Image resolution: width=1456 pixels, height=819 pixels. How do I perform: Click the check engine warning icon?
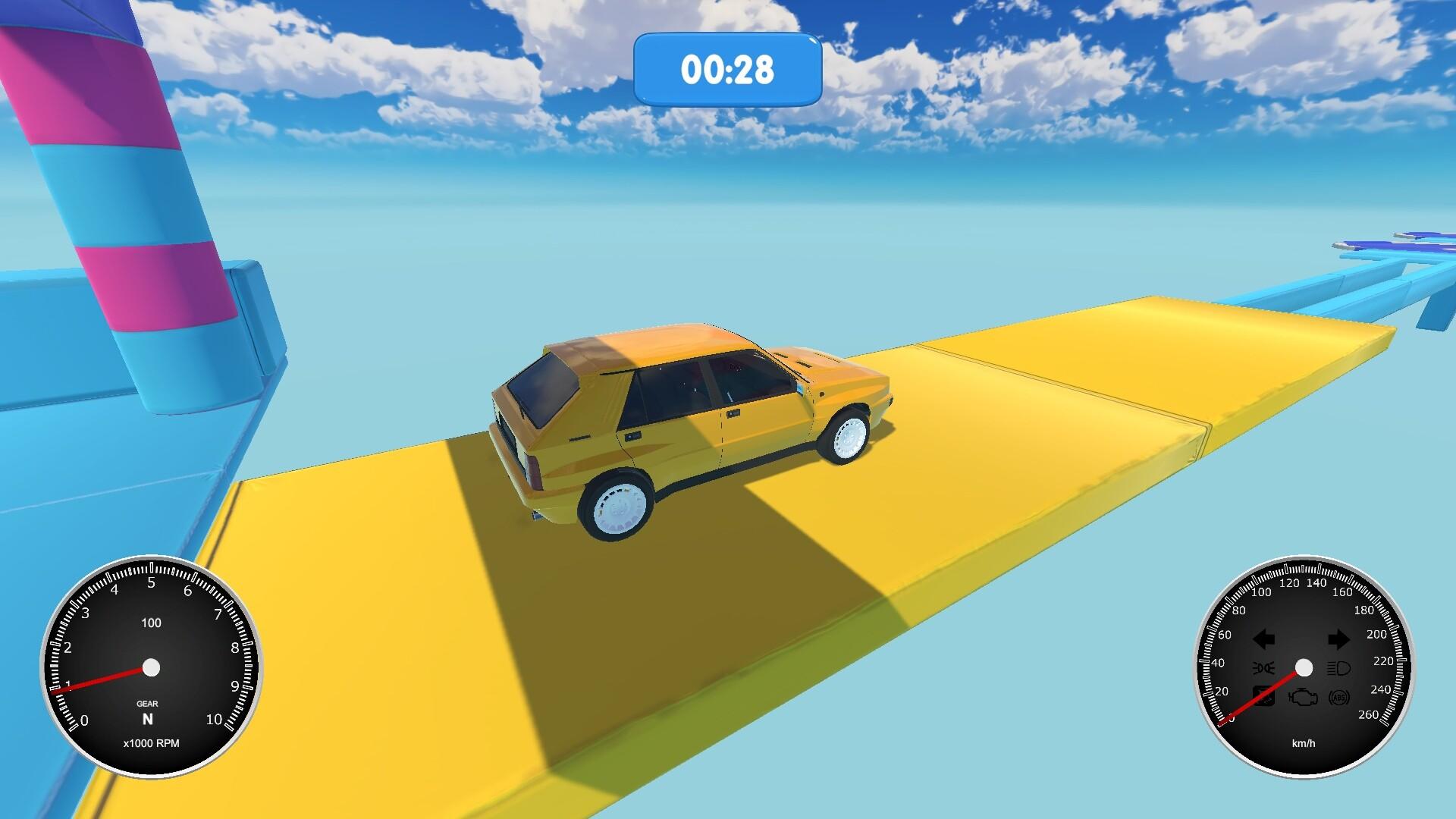[x=1304, y=698]
